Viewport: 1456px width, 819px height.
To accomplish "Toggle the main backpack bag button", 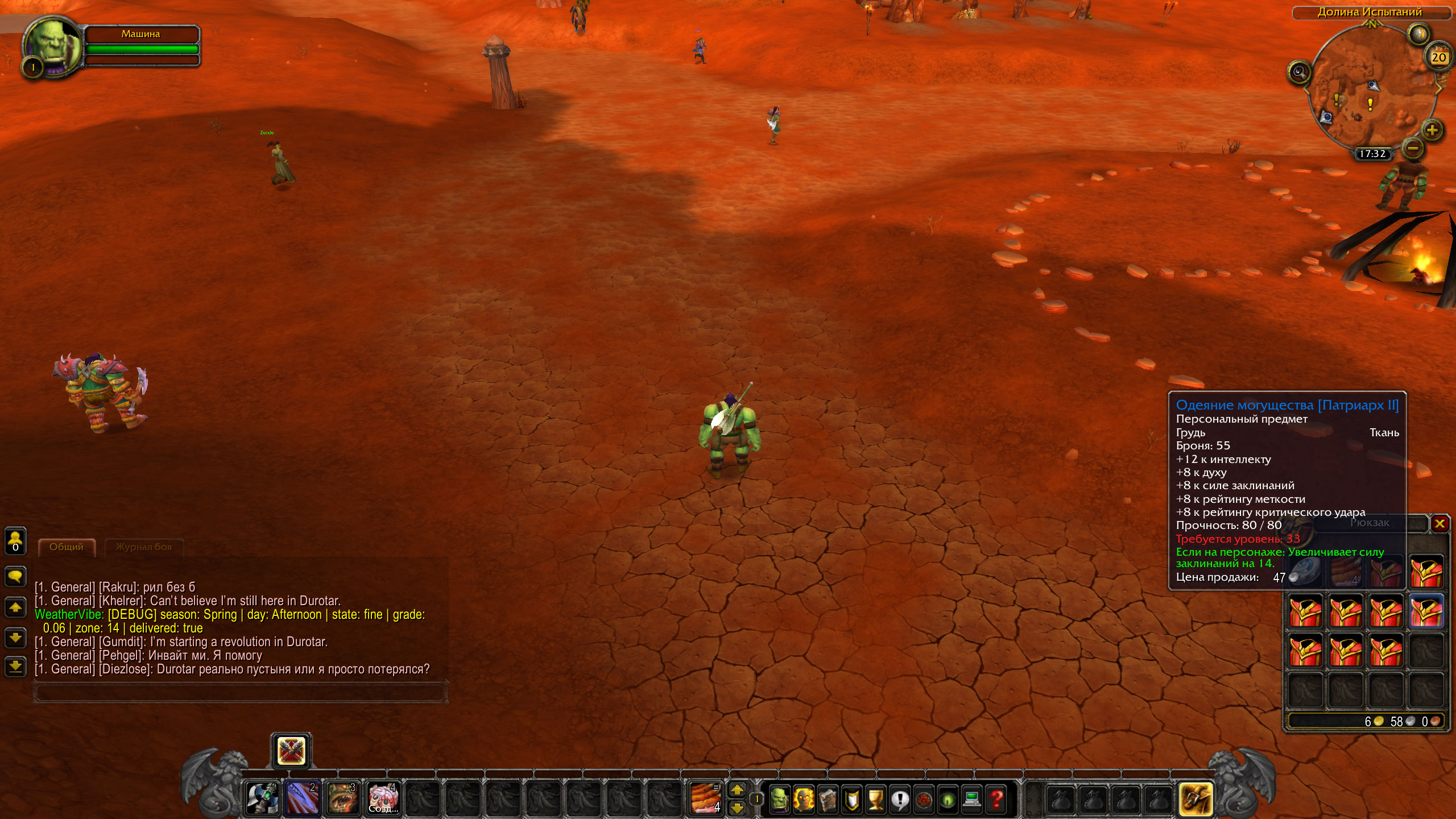I will (1195, 799).
